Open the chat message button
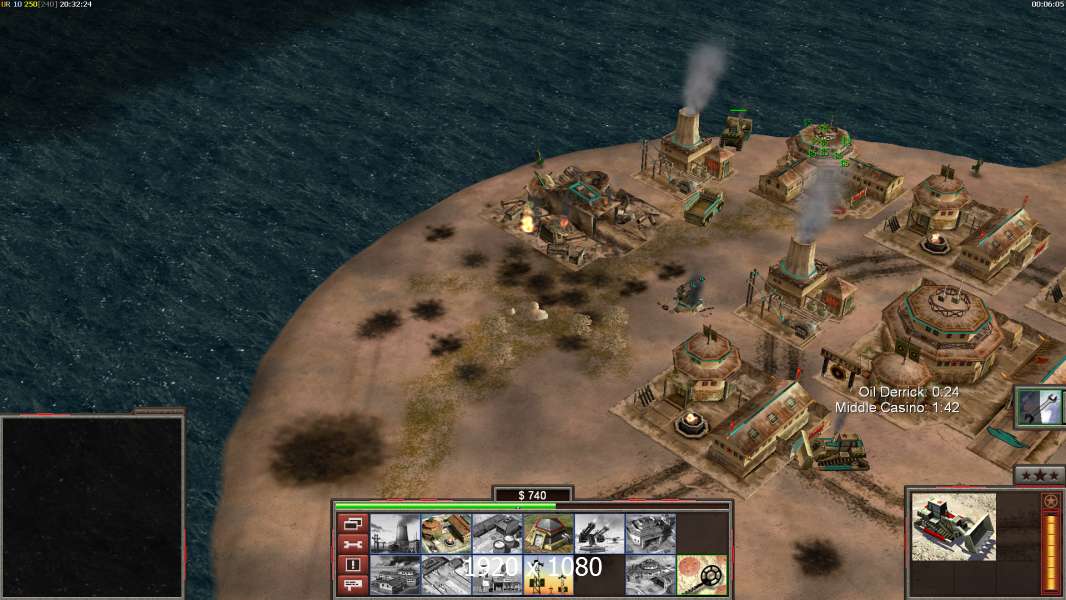 [x=351, y=585]
